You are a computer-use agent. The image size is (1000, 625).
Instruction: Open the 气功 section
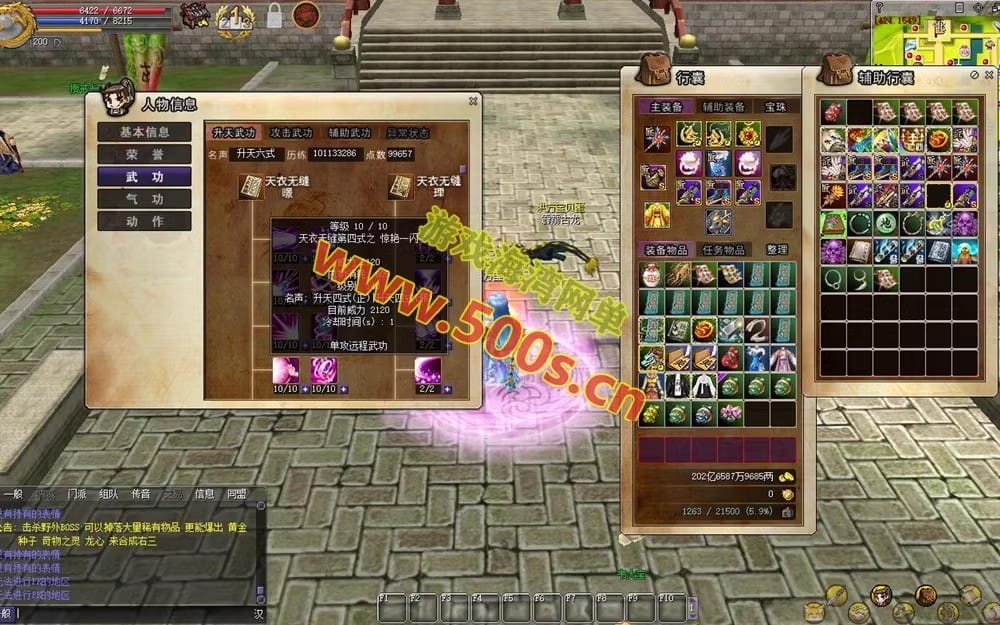(144, 199)
